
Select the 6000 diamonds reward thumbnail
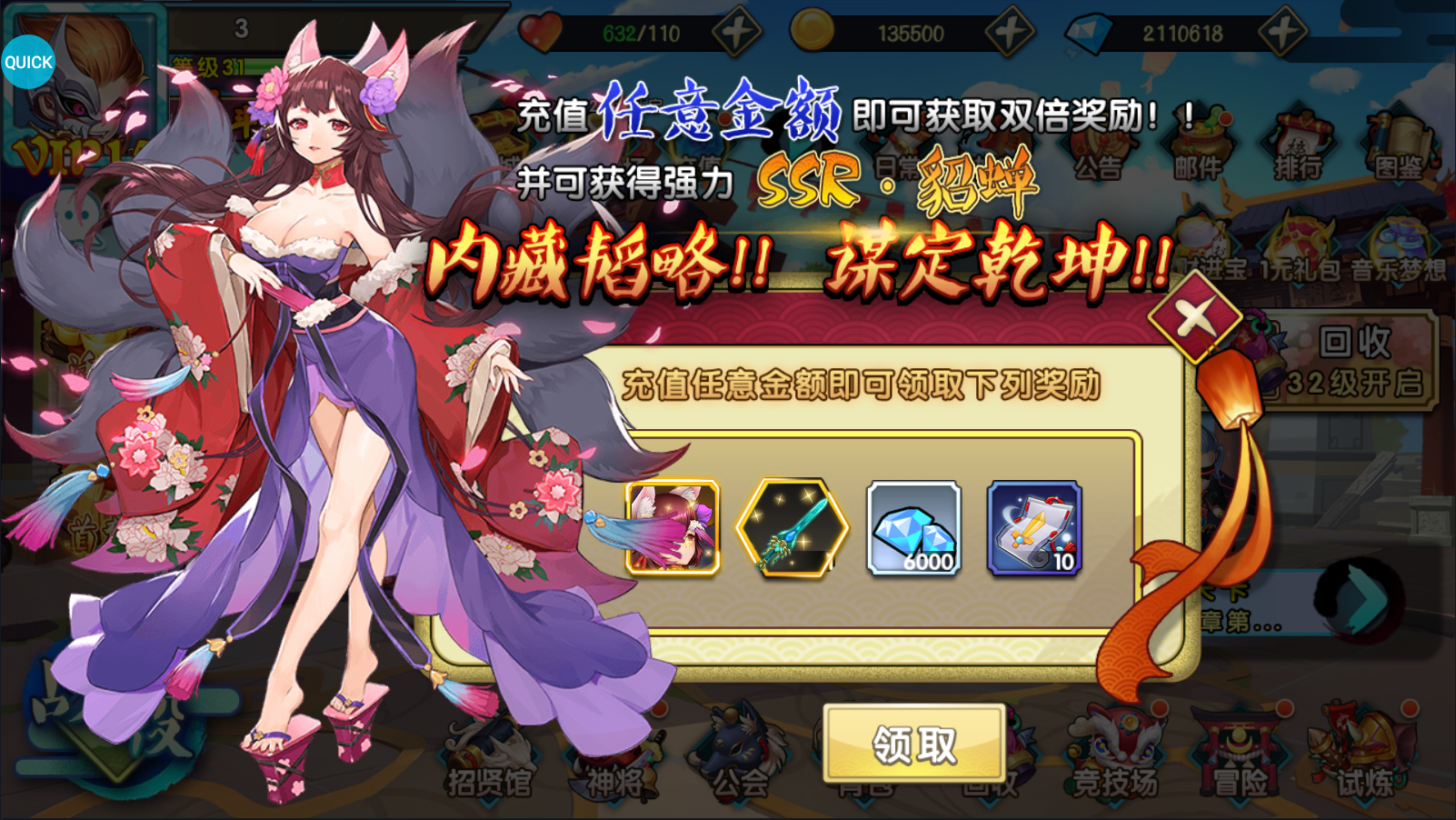[x=912, y=527]
